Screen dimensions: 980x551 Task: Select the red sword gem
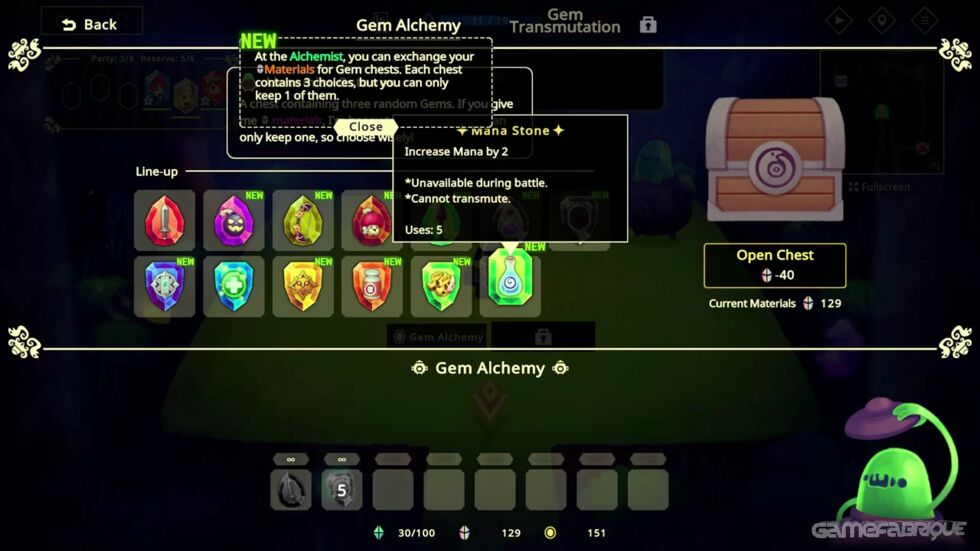[165, 220]
